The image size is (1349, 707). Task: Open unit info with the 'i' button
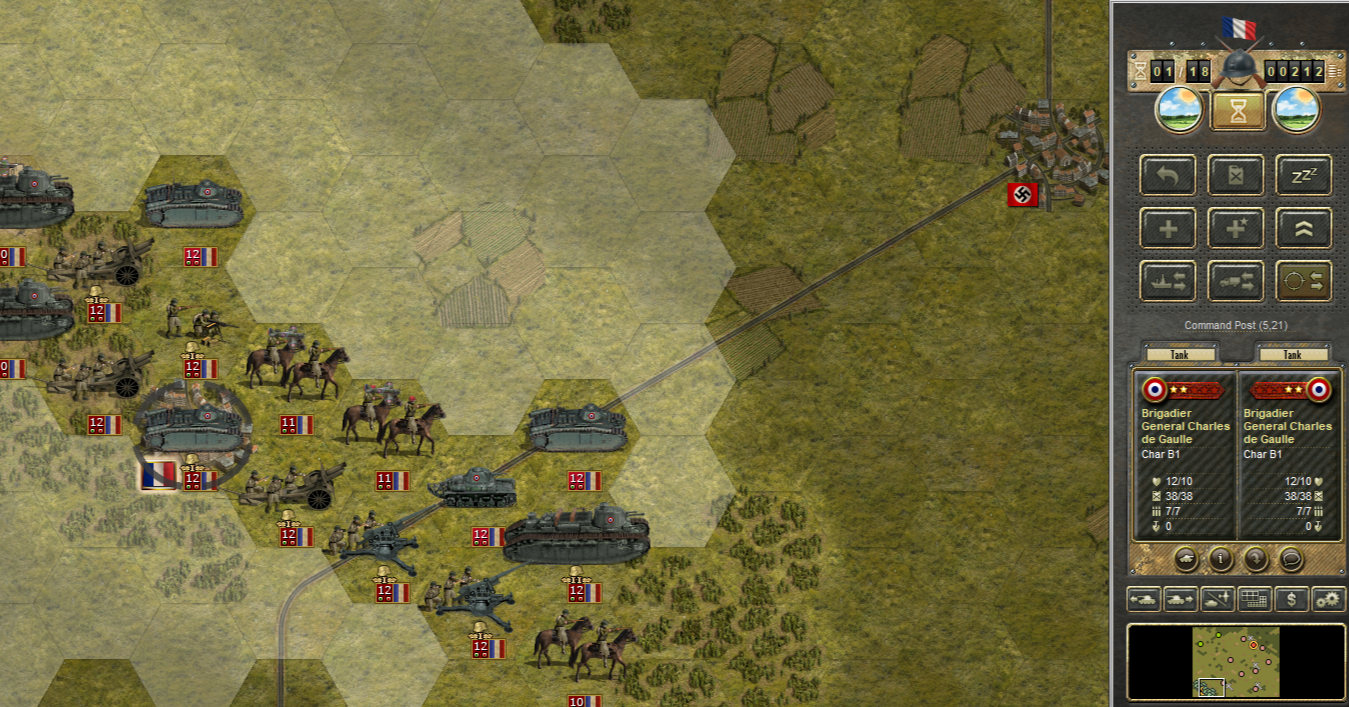tap(1221, 559)
